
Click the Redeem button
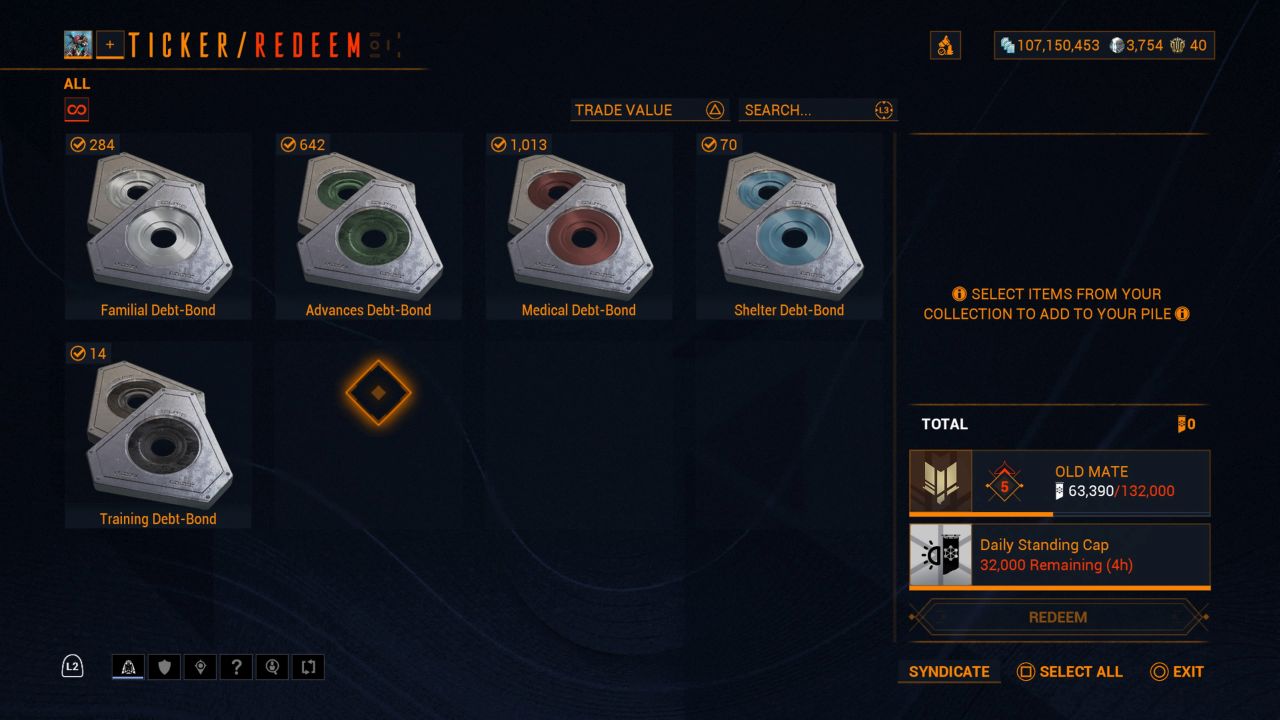point(1058,617)
